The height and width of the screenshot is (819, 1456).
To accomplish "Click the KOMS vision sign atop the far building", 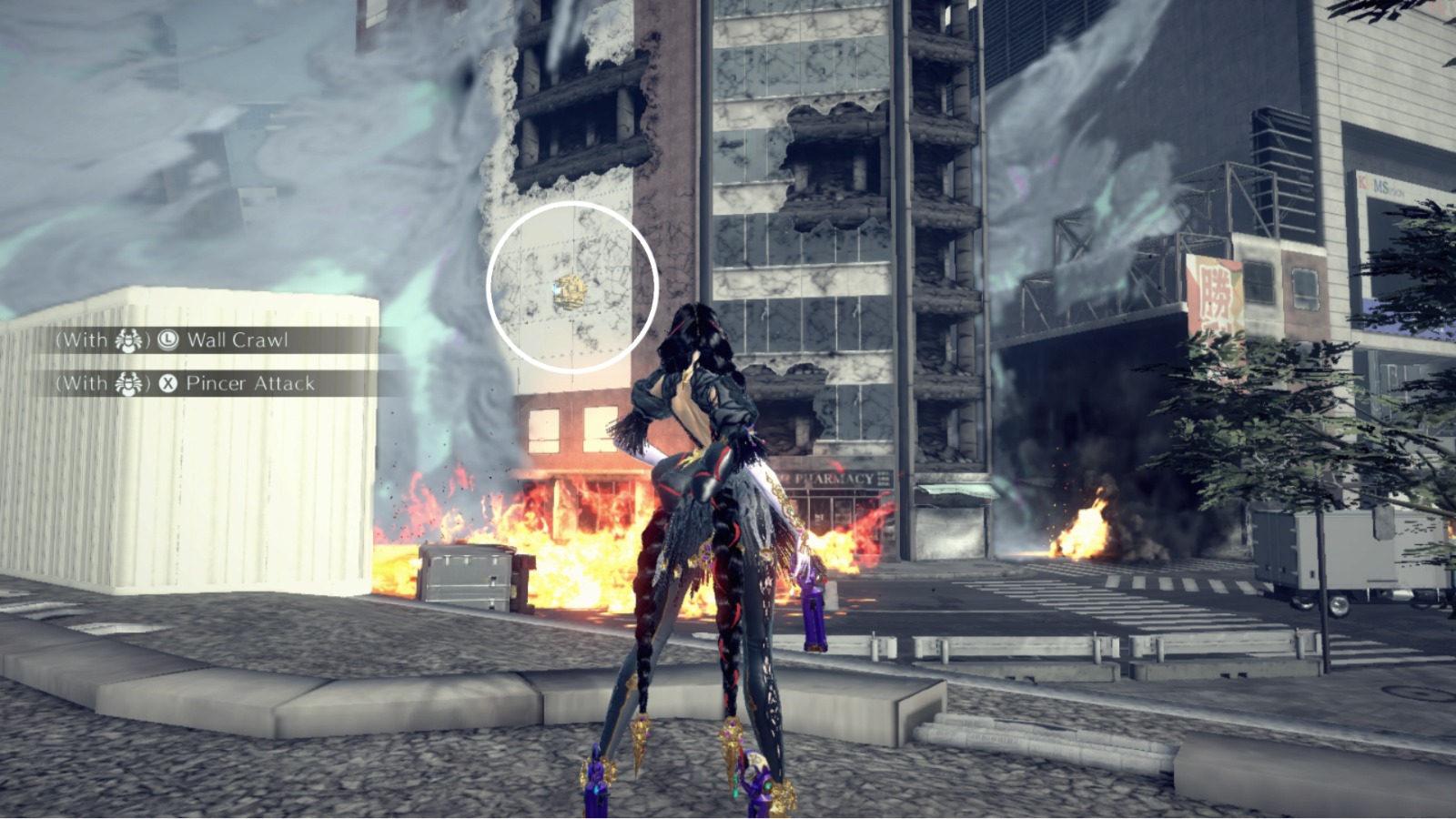I will click(1380, 185).
